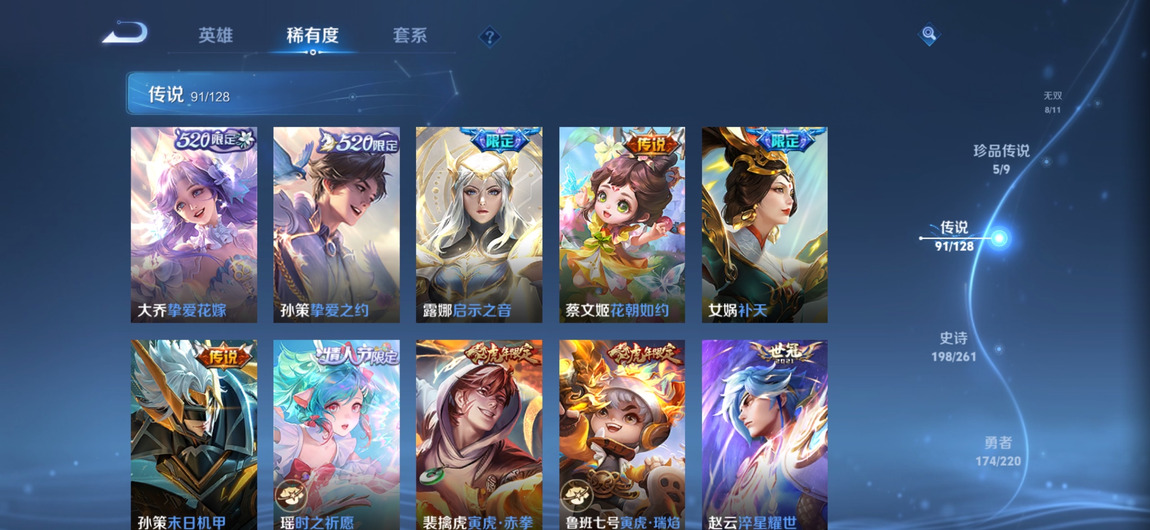Image resolution: width=1150 pixels, height=530 pixels.
Task: Go back using the return arrow
Action: pos(125,34)
